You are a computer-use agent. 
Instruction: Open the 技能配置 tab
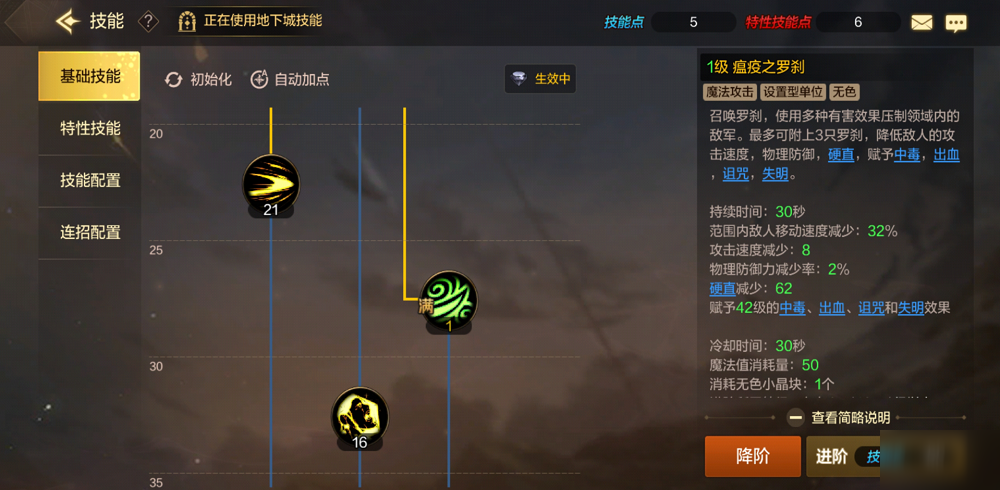tap(90, 180)
